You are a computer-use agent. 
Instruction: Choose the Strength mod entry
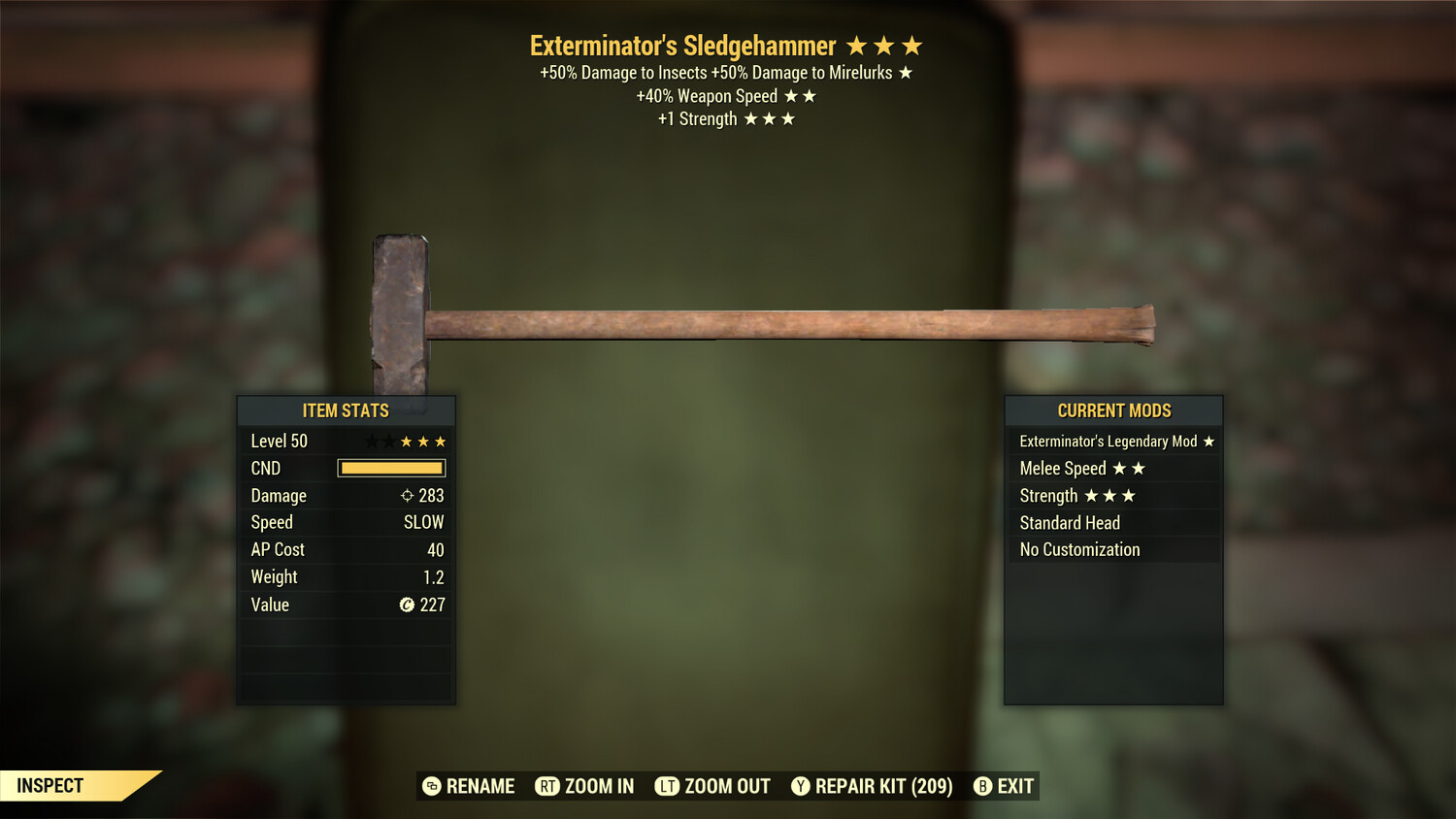tap(1113, 496)
